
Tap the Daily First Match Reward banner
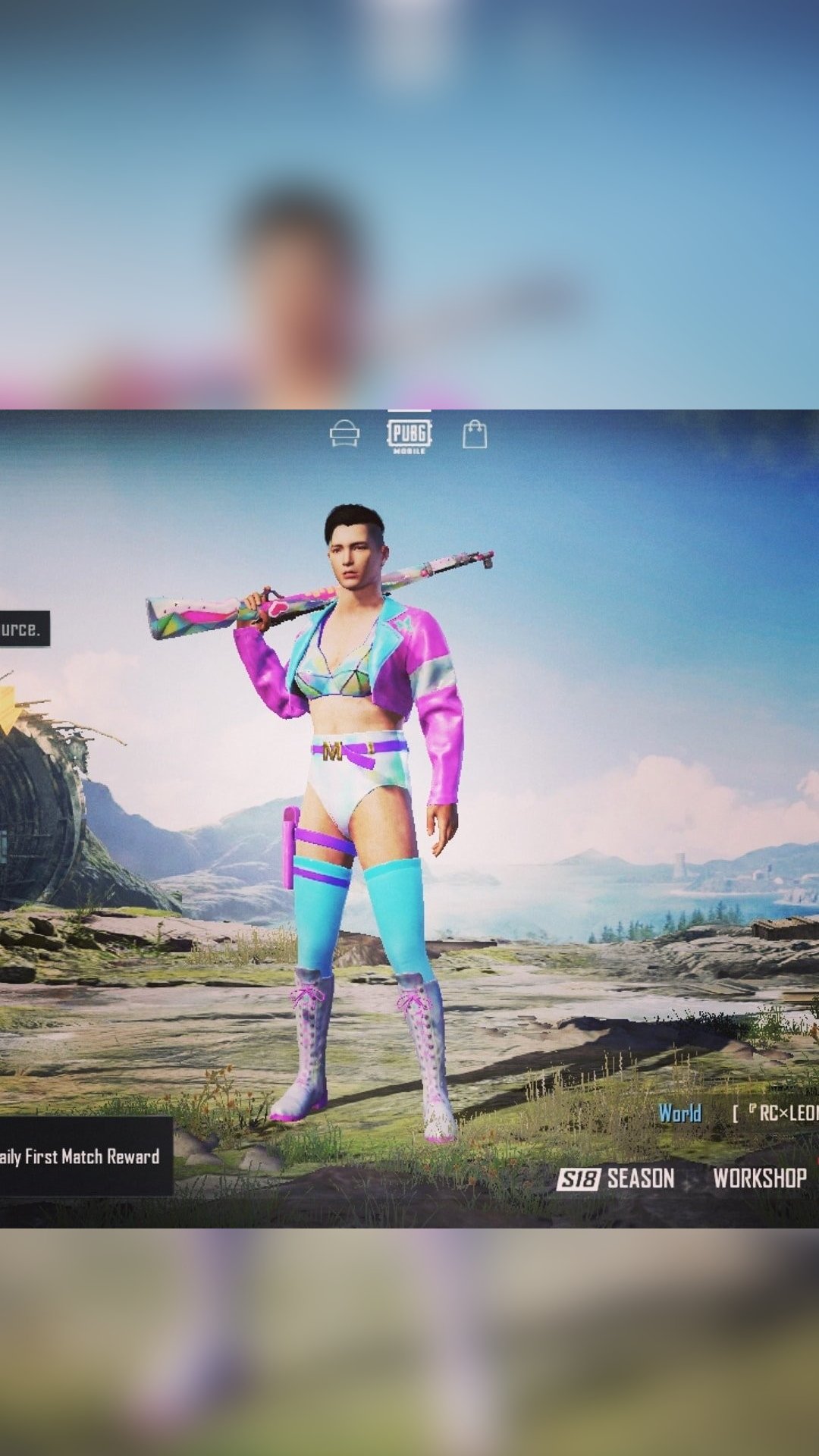coord(82,1156)
